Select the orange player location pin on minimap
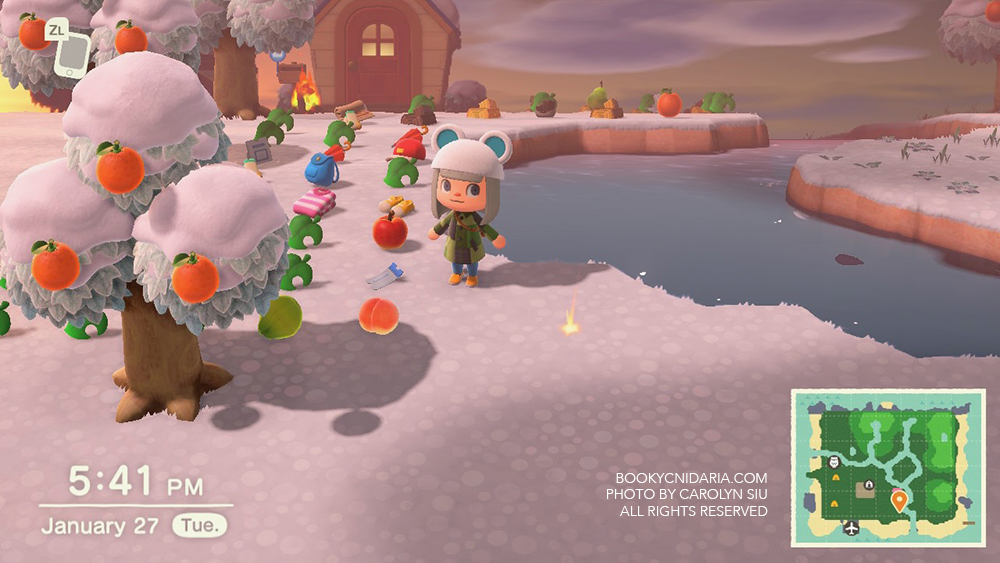 (899, 498)
